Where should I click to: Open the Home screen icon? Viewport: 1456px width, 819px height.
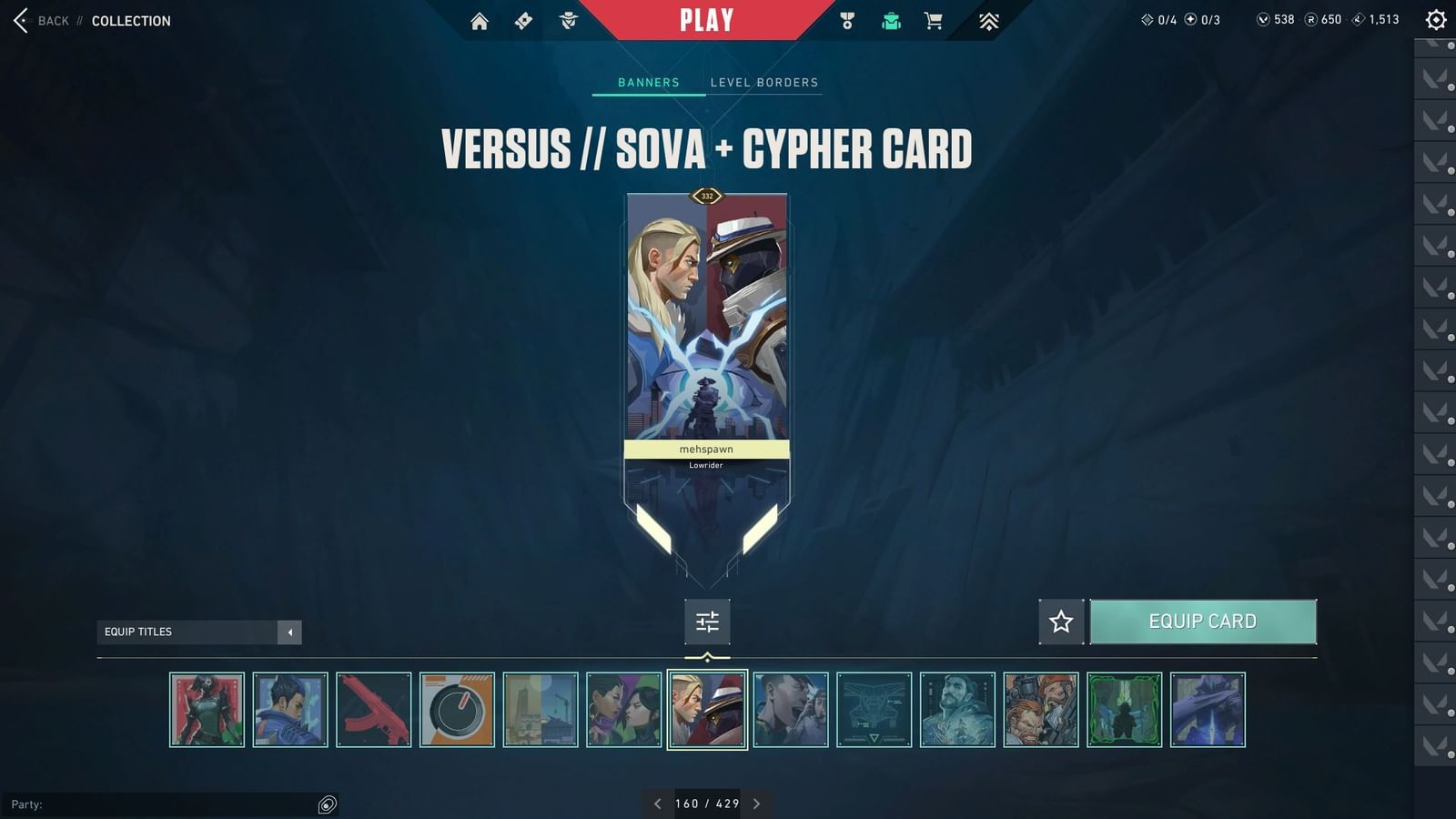(480, 19)
